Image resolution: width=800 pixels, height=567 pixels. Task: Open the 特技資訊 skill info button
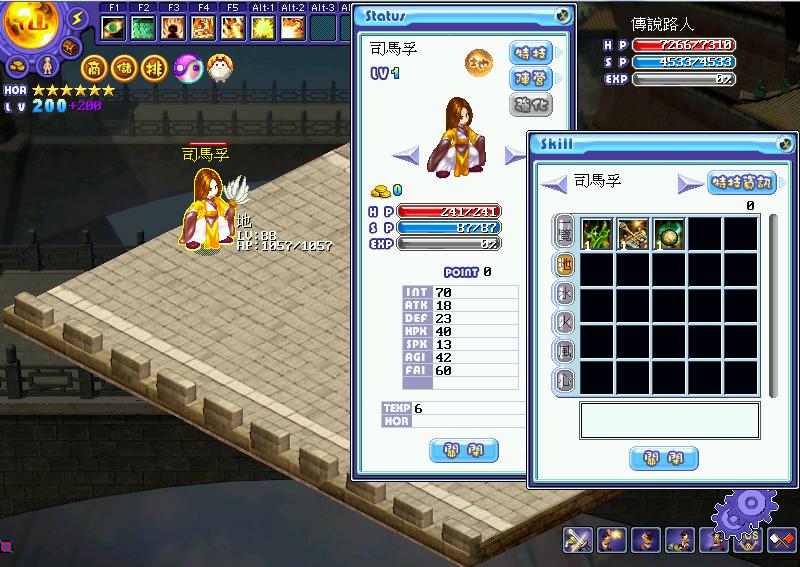click(742, 183)
